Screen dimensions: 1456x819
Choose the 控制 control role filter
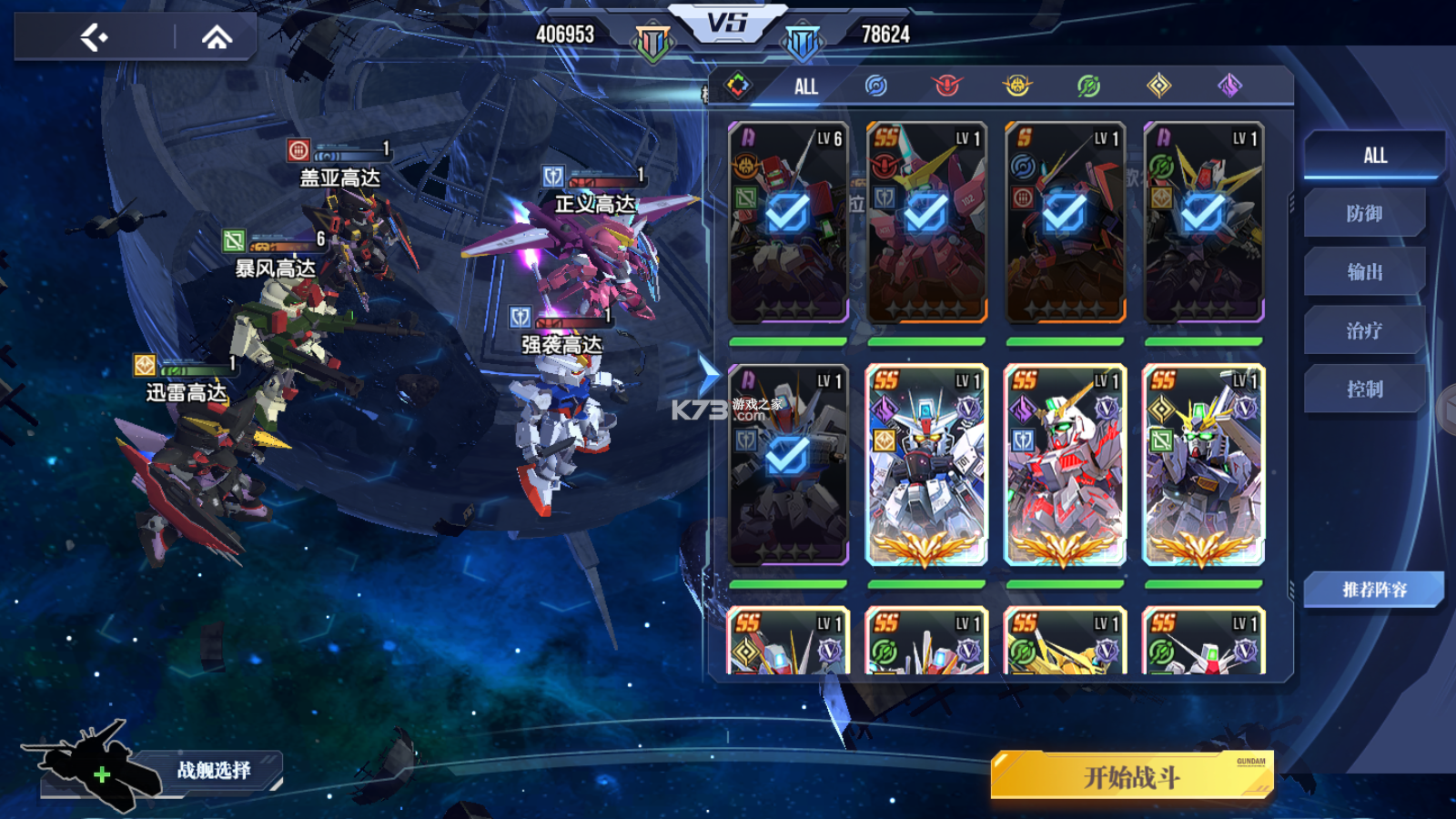pos(1364,389)
